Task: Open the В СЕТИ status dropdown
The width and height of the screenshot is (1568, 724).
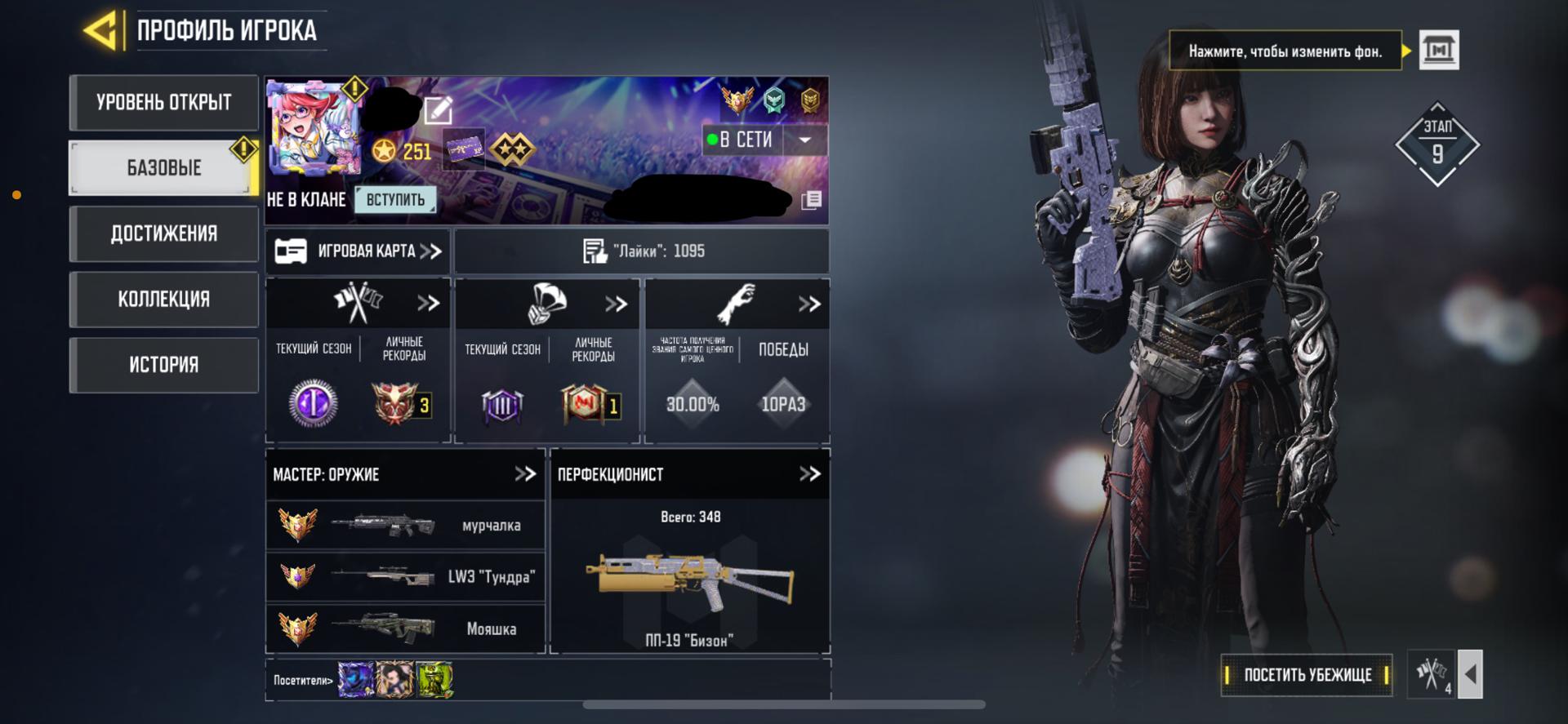Action: 804,140
